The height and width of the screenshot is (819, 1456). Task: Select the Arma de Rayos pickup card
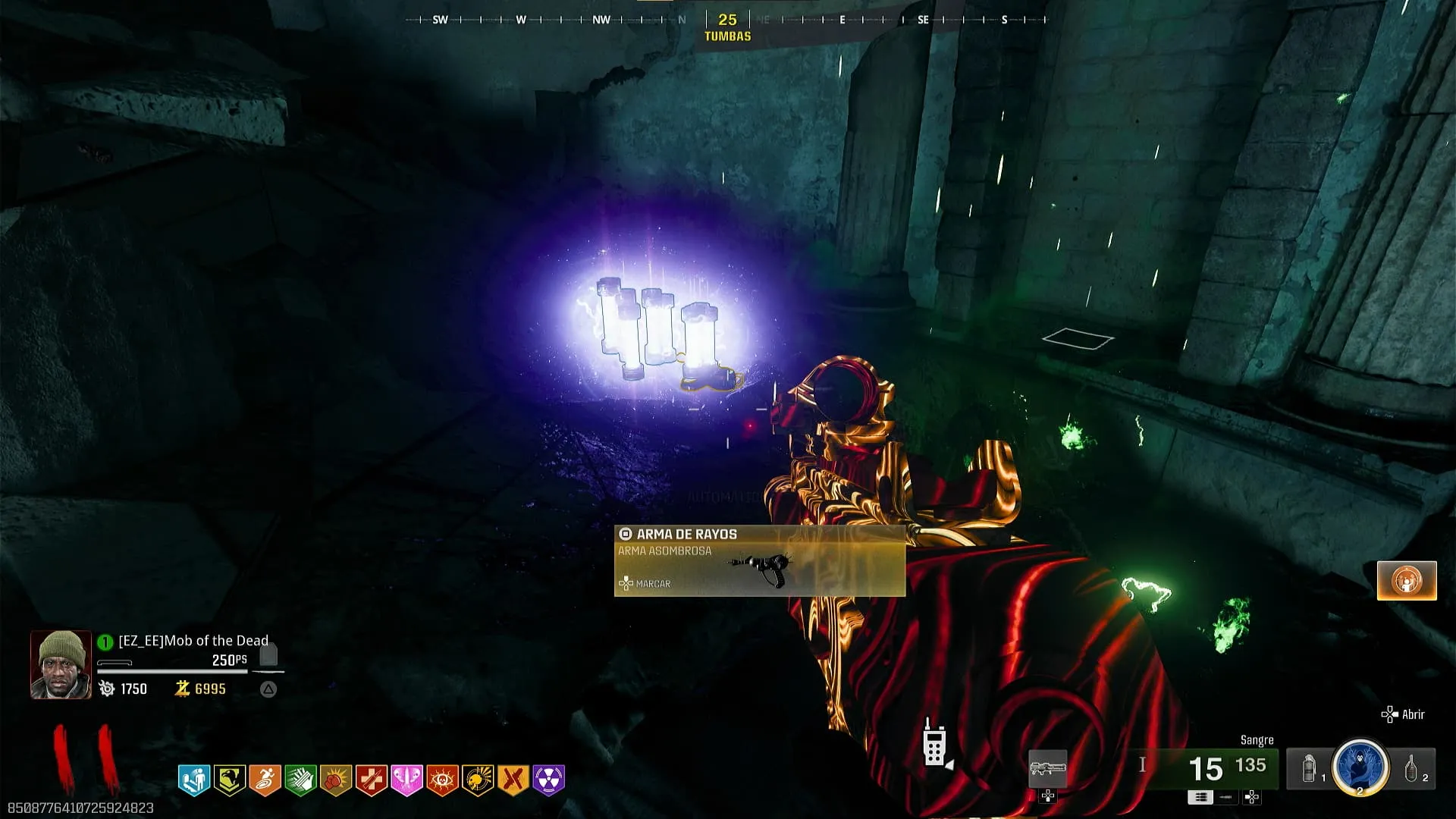click(x=759, y=561)
